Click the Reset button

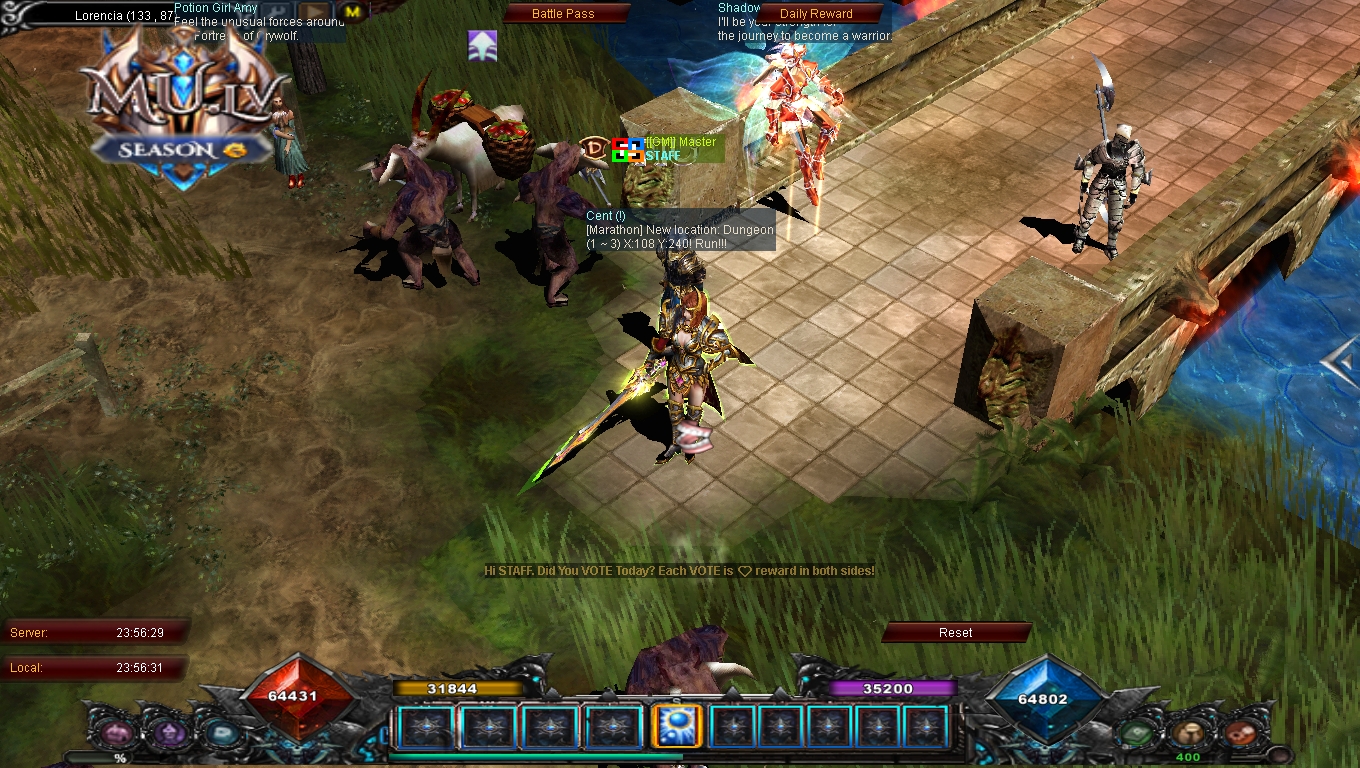click(x=955, y=632)
